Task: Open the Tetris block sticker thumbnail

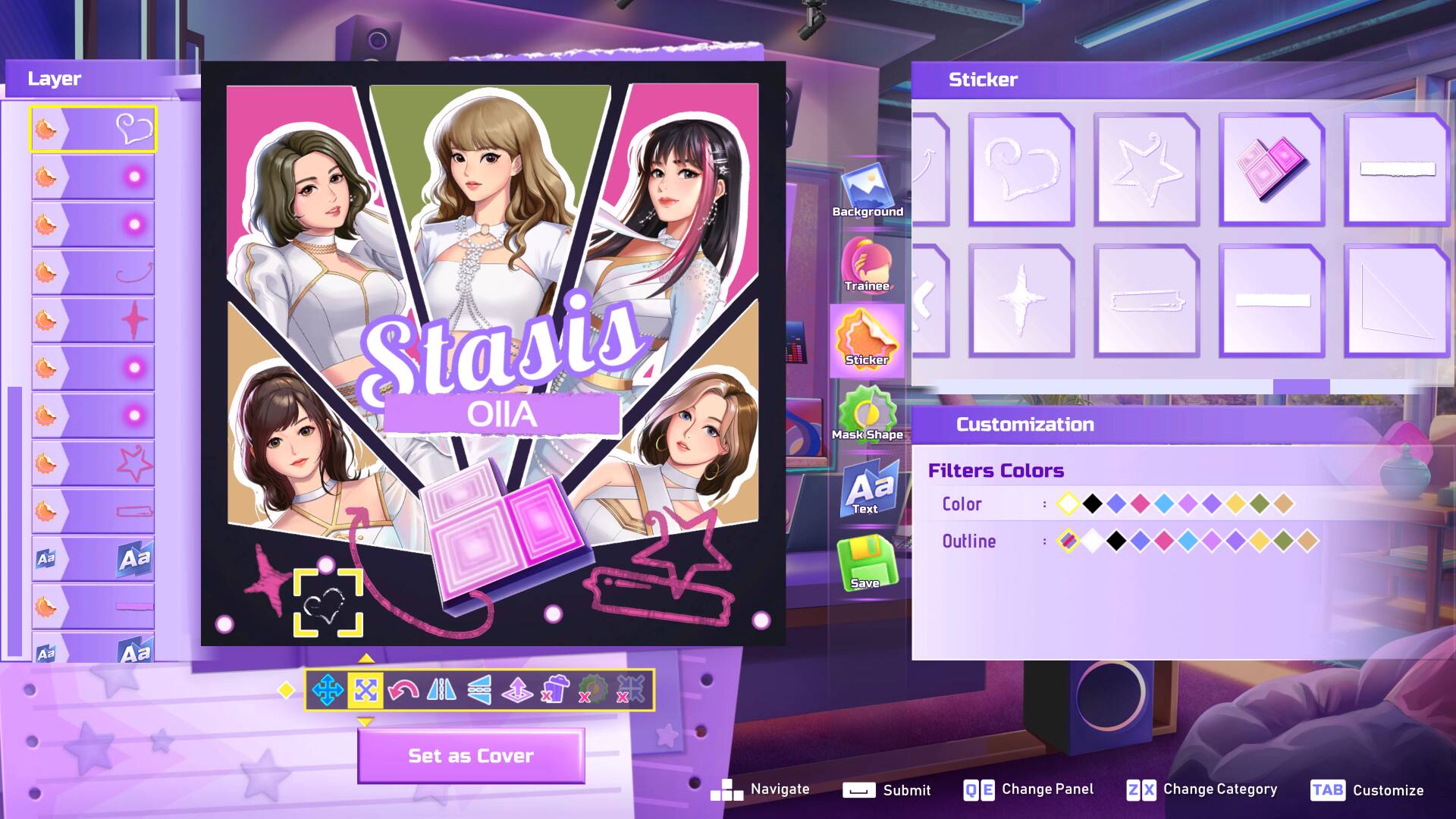Action: [1271, 168]
